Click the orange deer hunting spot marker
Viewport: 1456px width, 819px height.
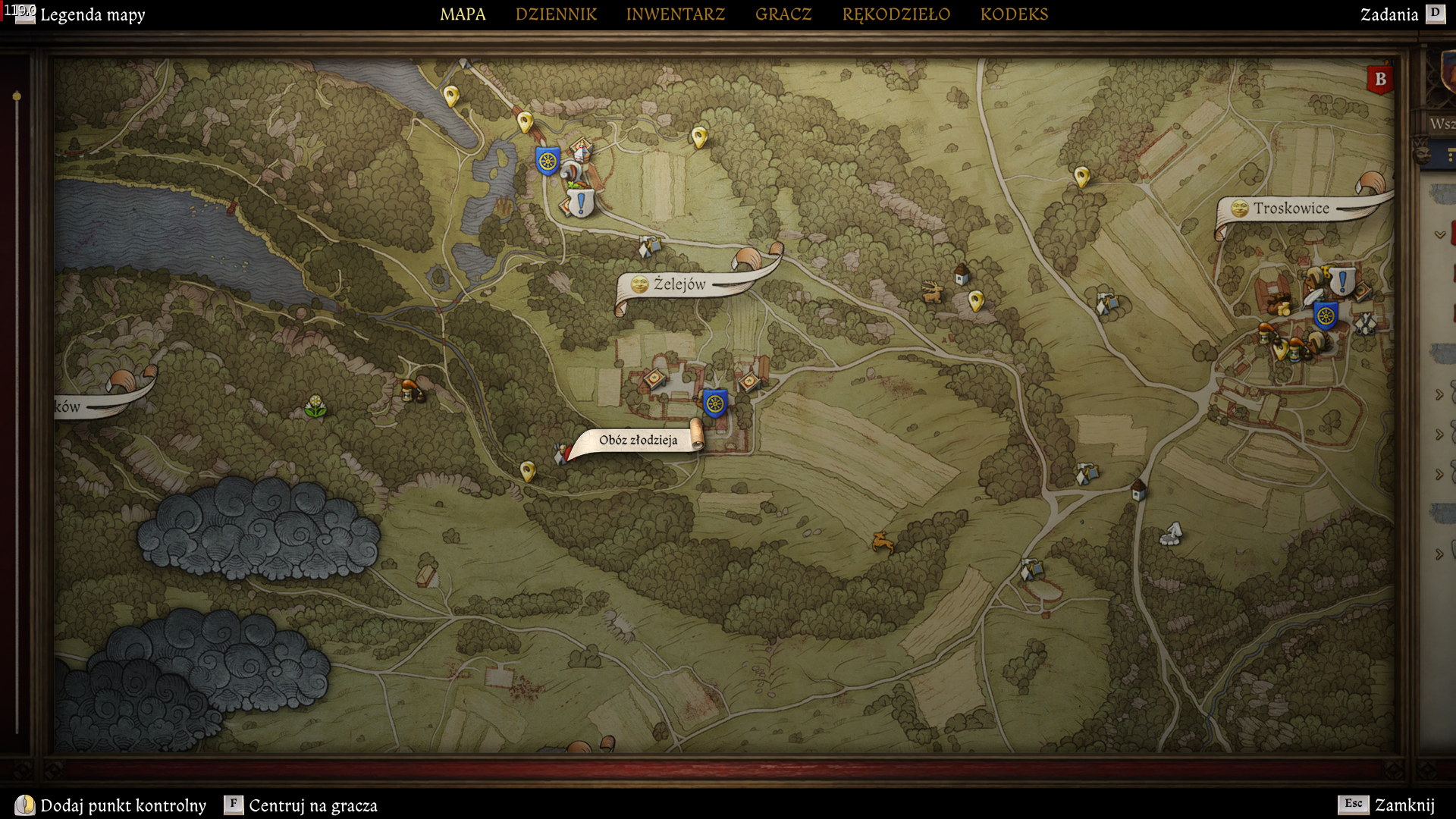click(x=882, y=541)
